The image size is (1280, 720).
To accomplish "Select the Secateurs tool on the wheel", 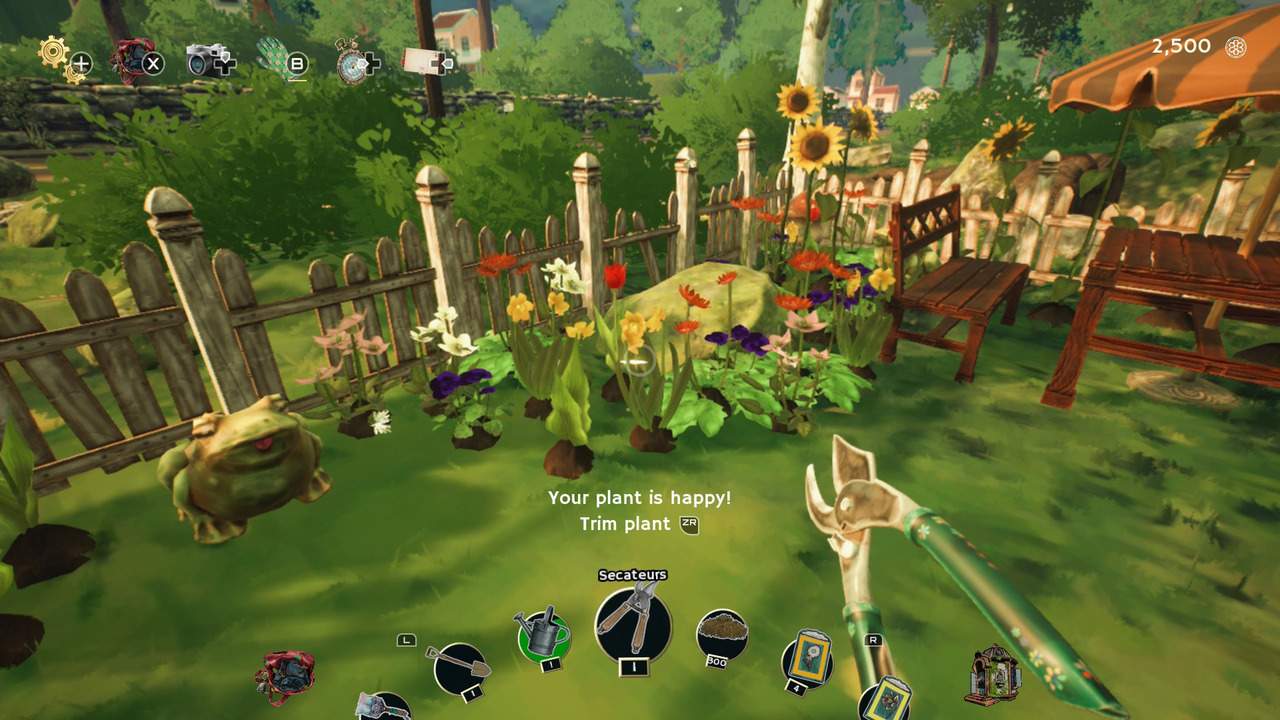I will coord(633,627).
